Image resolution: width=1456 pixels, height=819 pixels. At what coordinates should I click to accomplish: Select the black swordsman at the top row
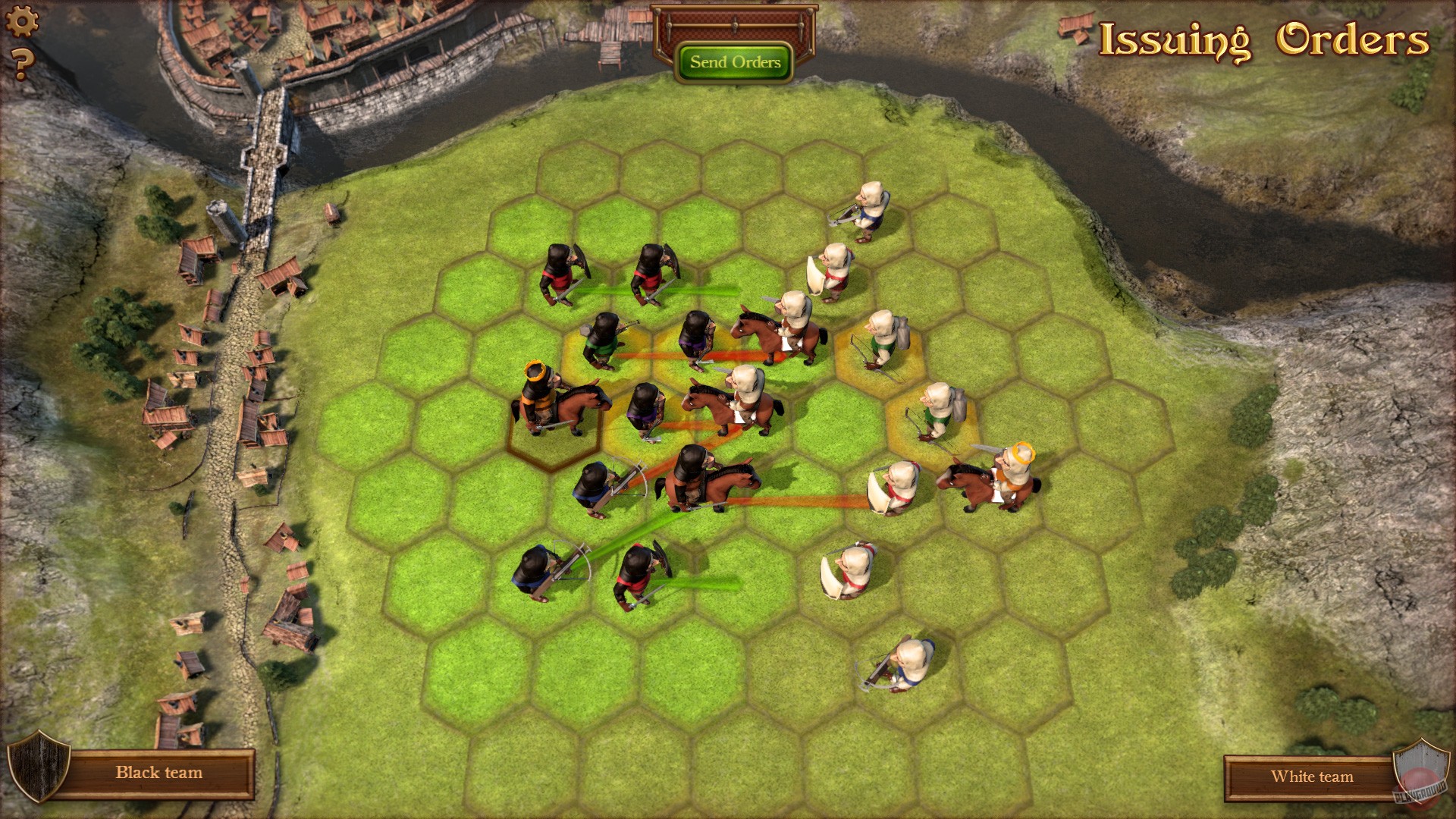pos(561,273)
